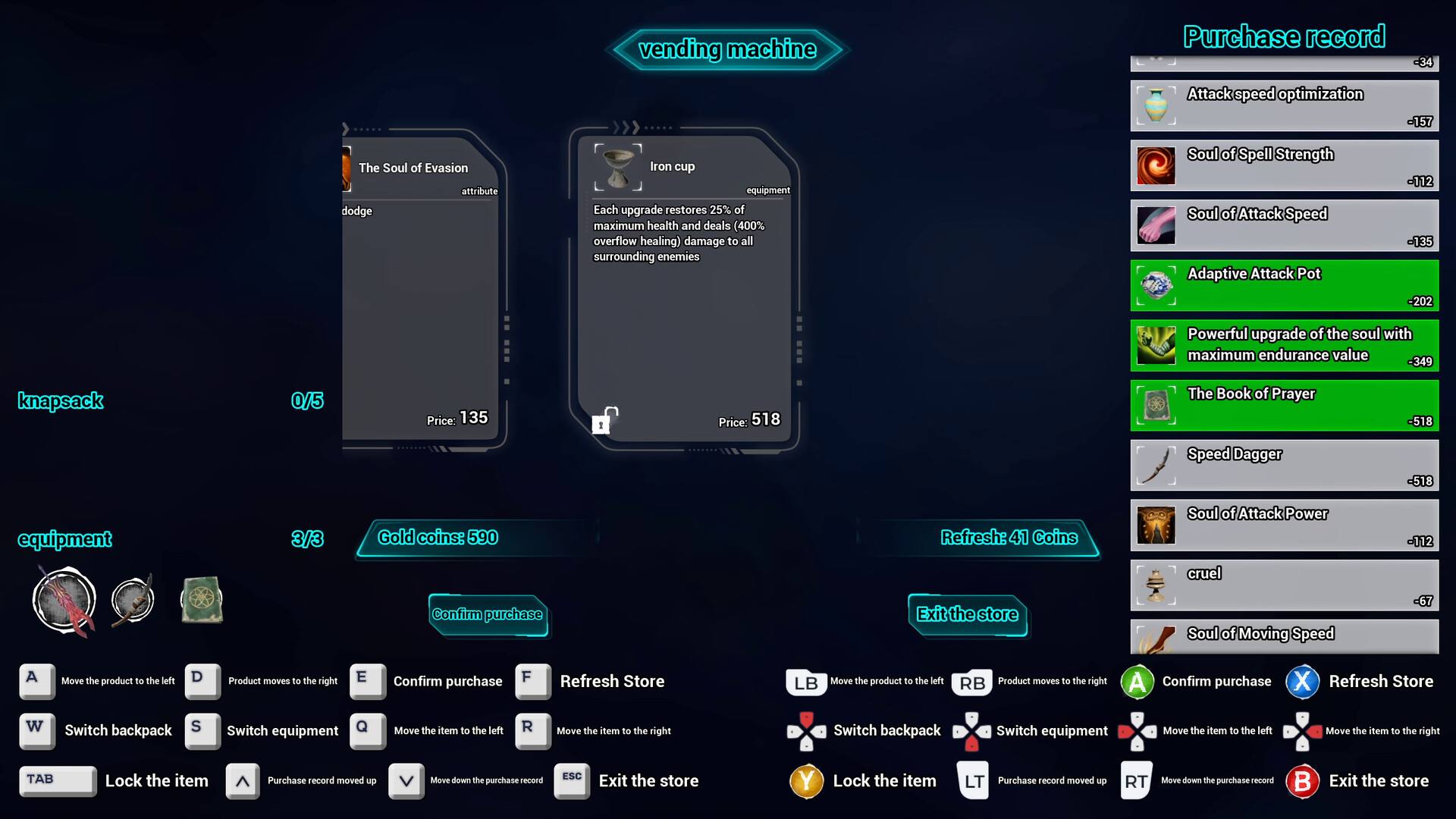1456x819 pixels.
Task: Click the Soul of Attack Power icon
Action: click(x=1156, y=525)
